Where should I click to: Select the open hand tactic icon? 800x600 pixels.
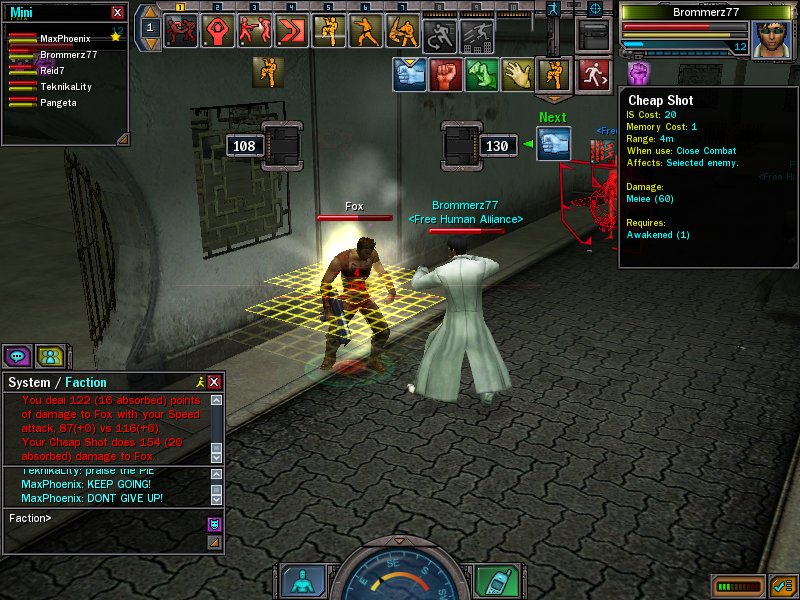[517, 74]
